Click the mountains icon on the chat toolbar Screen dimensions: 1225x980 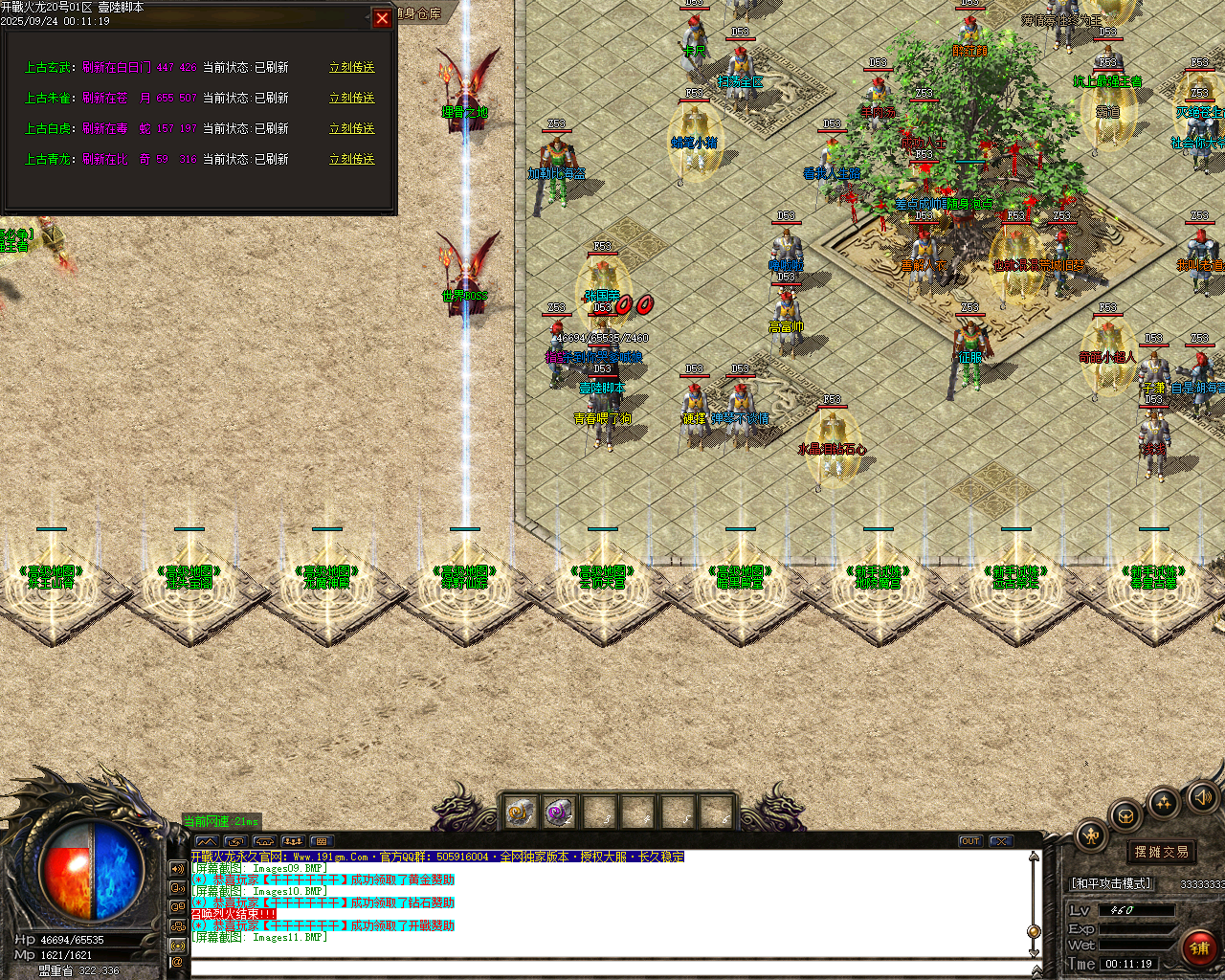[208, 841]
